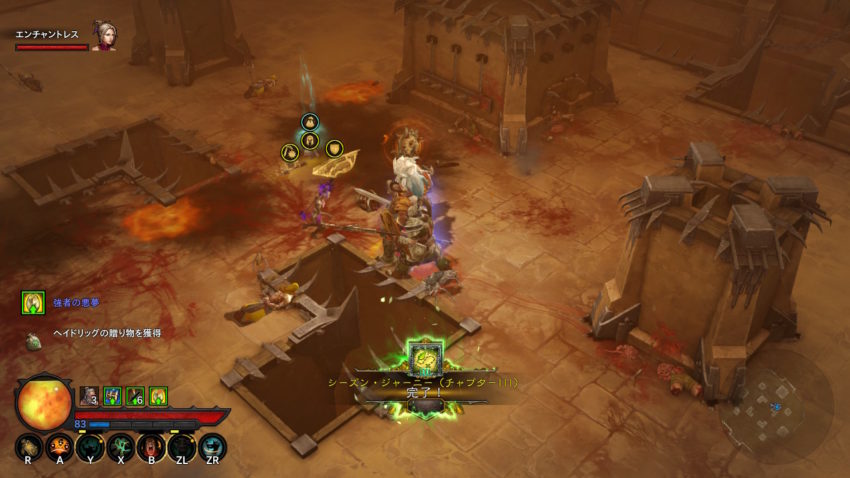850x478 pixels.
Task: Cast the teal glowing skill labeled ZR
Action: (x=212, y=447)
